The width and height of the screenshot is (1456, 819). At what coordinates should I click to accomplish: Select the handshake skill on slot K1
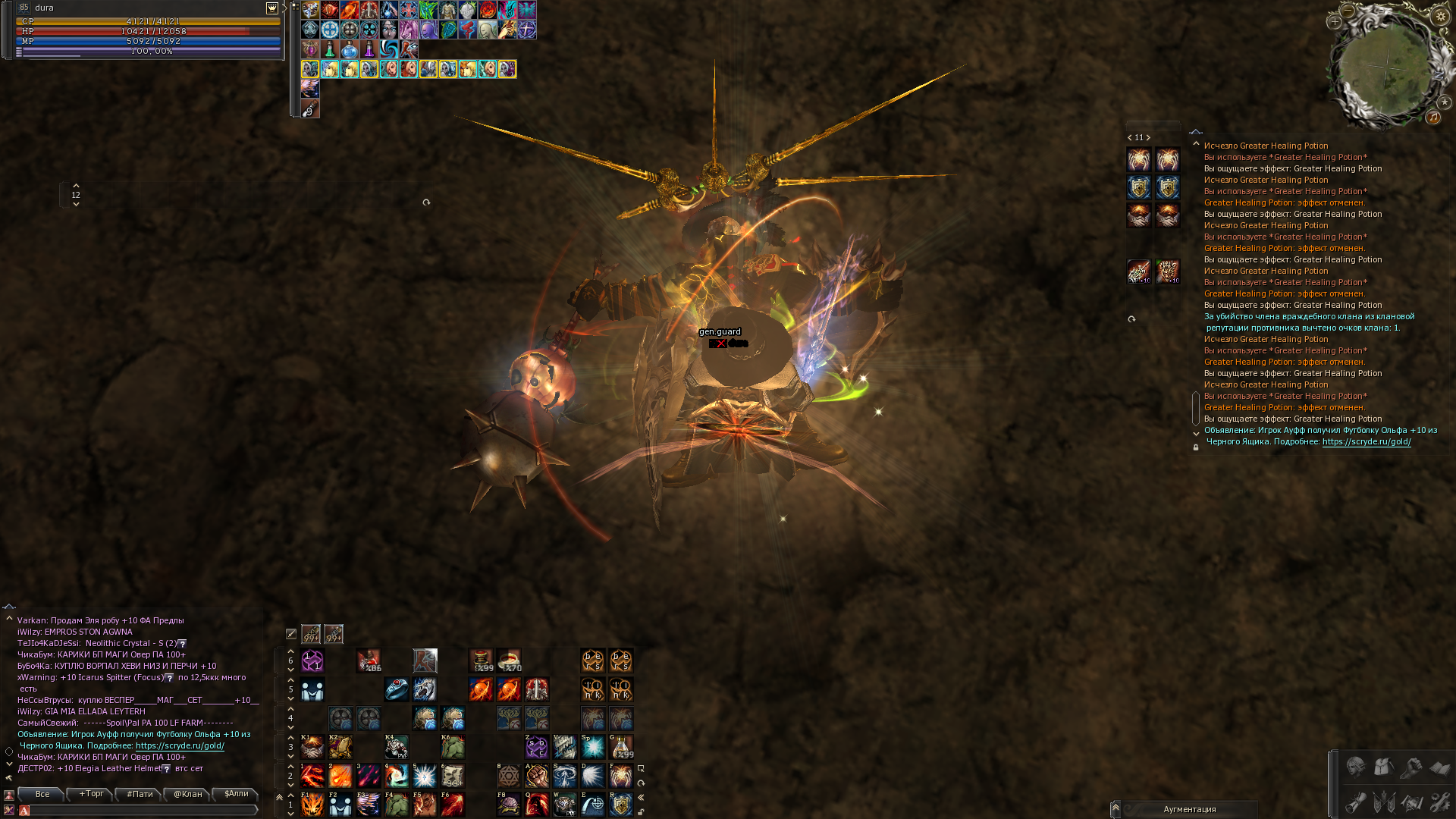[x=312, y=748]
